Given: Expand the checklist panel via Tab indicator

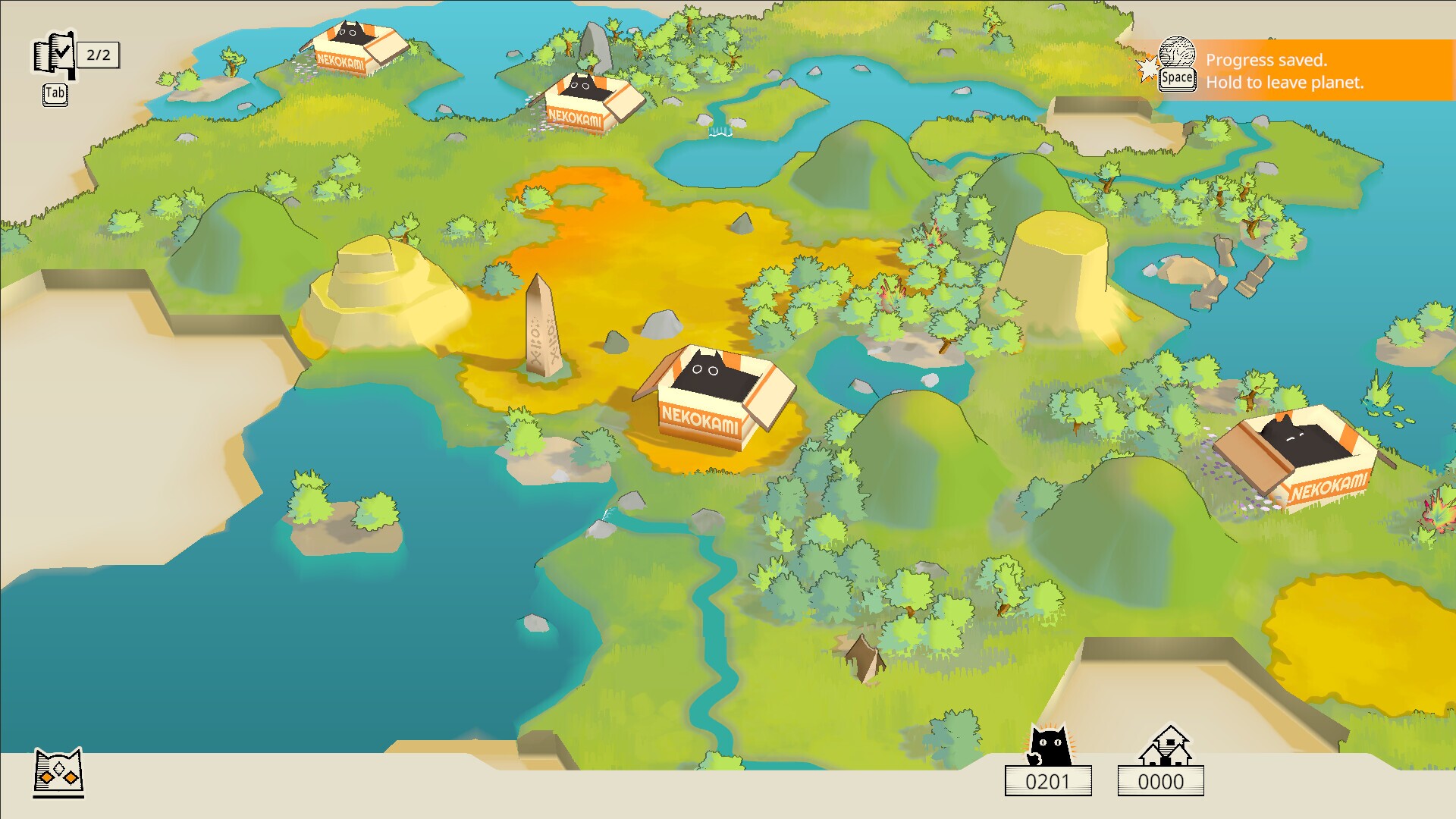Looking at the screenshot, I should 54,94.
